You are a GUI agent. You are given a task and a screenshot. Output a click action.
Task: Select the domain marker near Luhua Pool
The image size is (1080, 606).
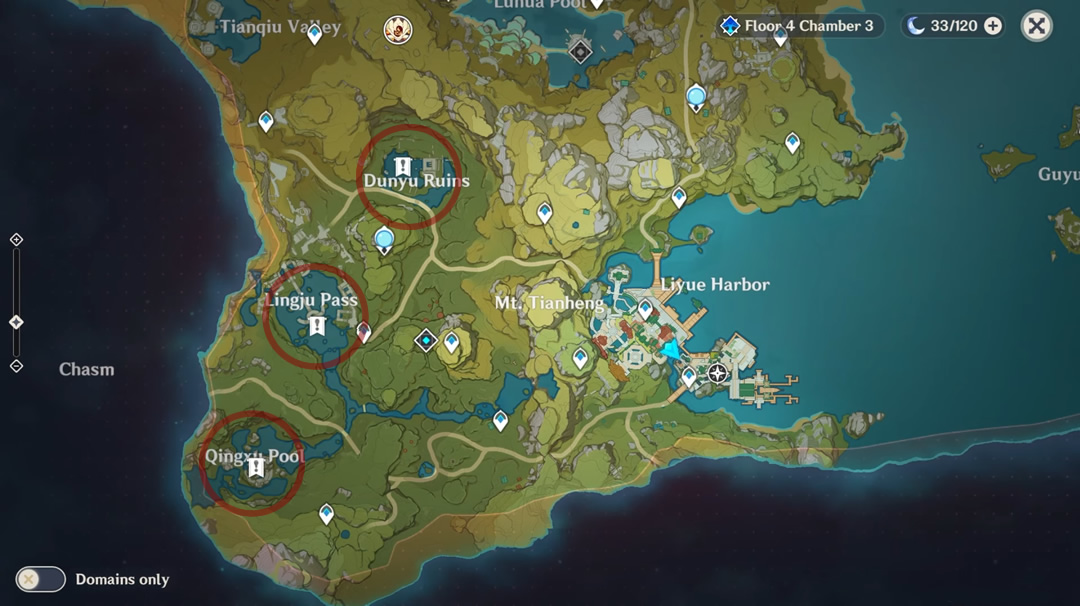pyautogui.click(x=580, y=51)
